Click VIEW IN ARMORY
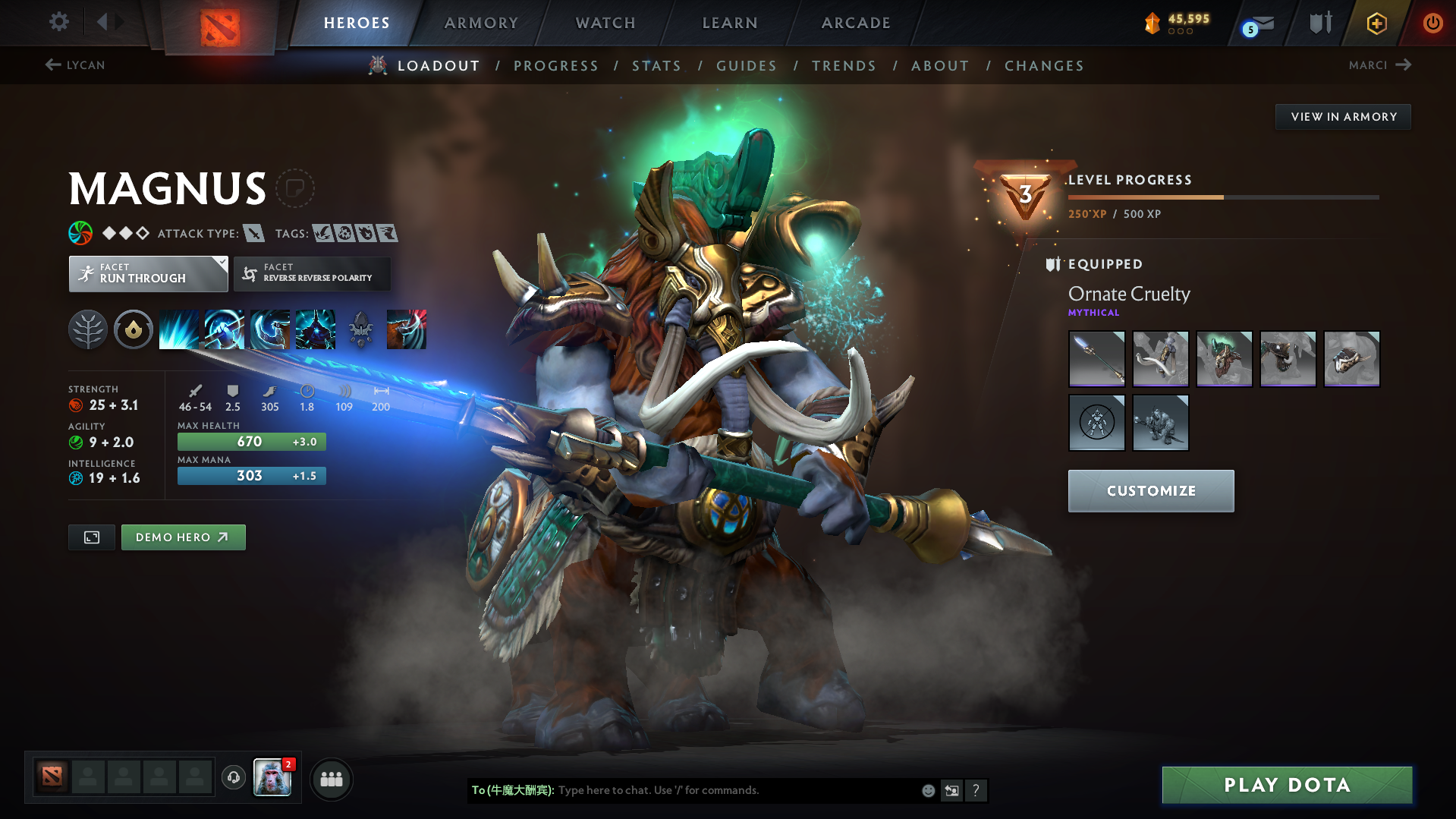This screenshot has width=1456, height=819. pyautogui.click(x=1343, y=116)
